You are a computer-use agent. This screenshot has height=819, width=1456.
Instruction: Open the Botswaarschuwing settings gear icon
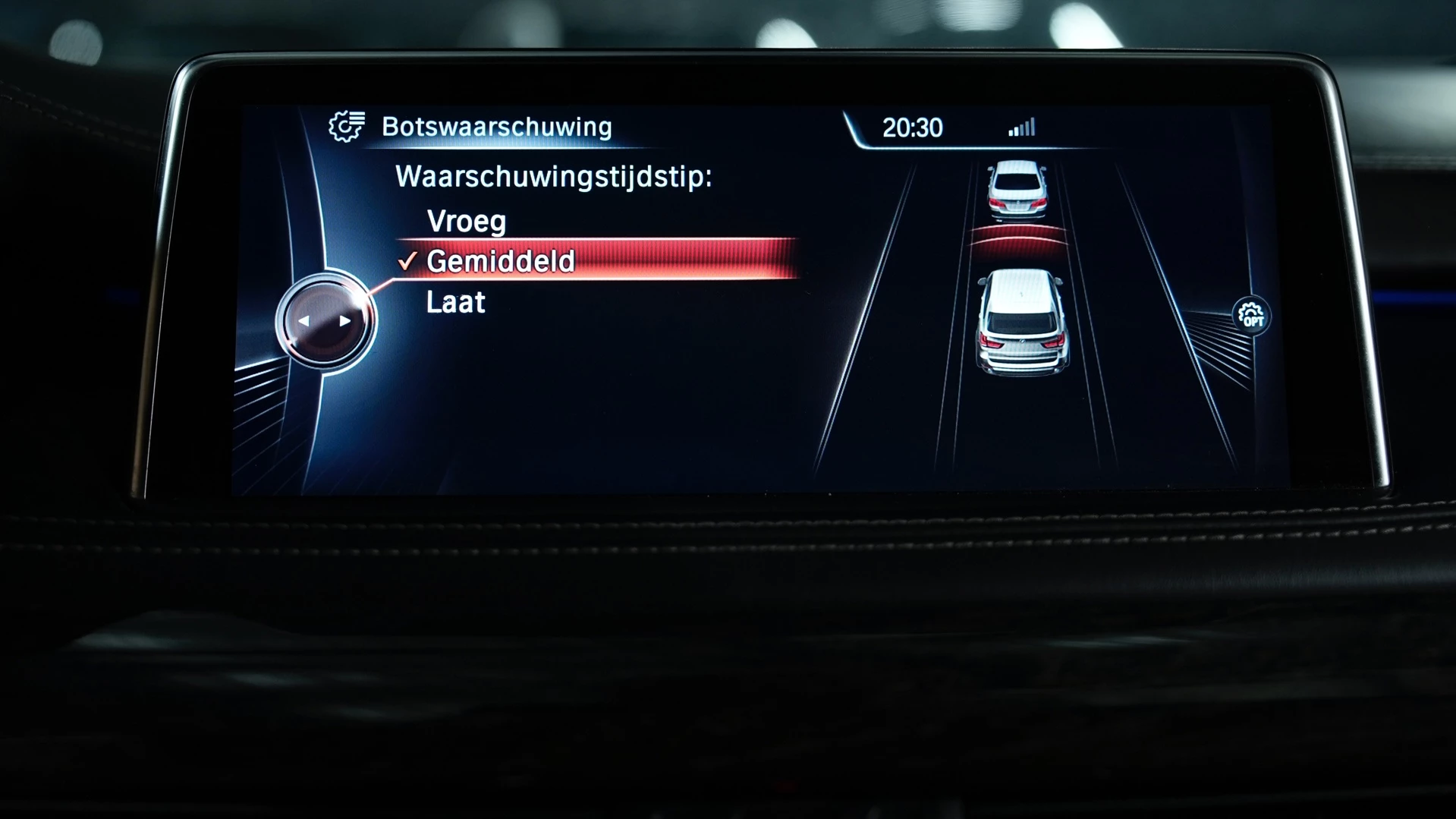pos(347,127)
